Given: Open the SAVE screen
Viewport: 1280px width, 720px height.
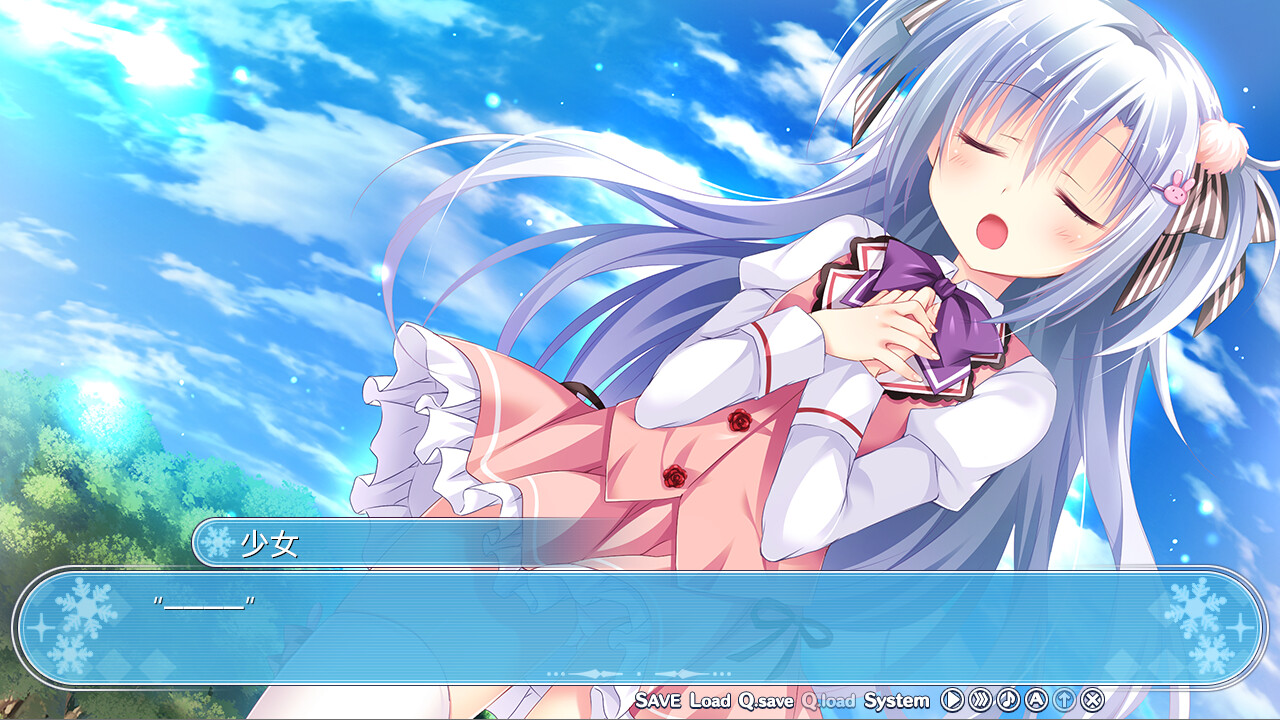Looking at the screenshot, I should click(x=658, y=702).
